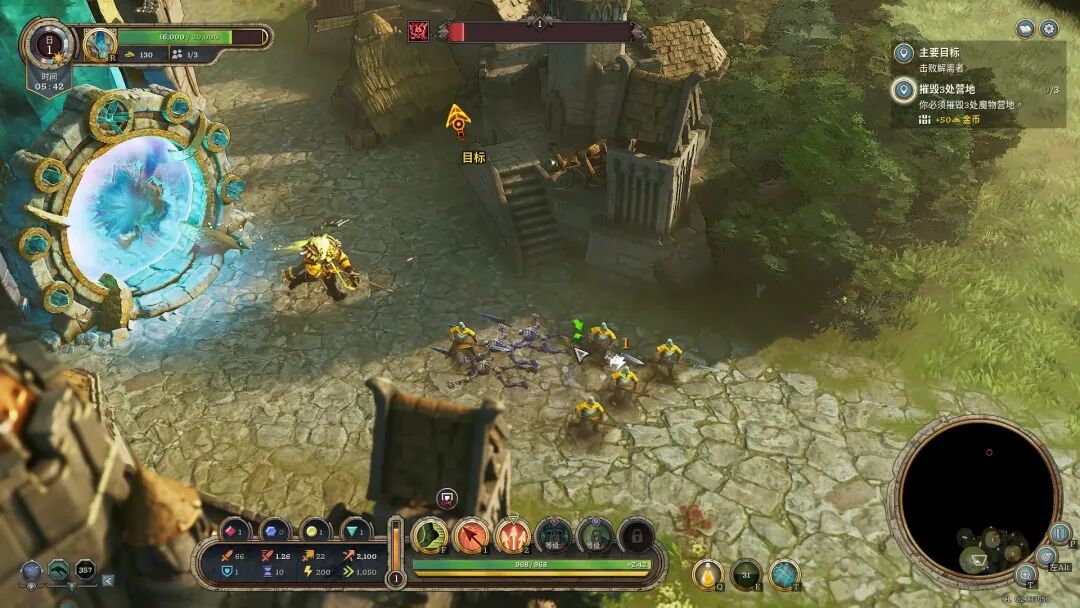Cast the triple arrow volley ability

(512, 535)
